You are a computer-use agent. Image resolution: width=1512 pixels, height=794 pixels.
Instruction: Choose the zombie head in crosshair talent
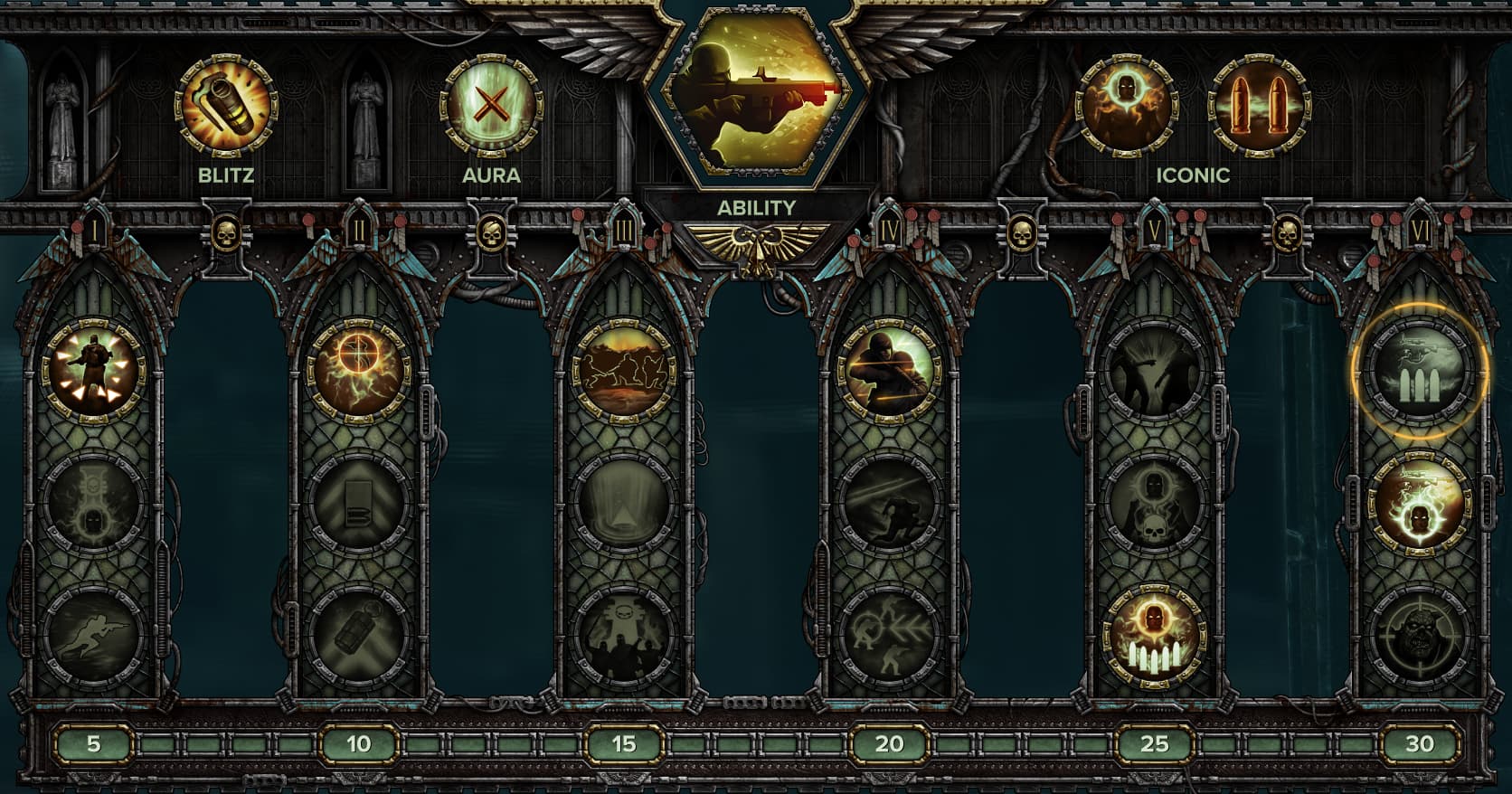point(1419,635)
